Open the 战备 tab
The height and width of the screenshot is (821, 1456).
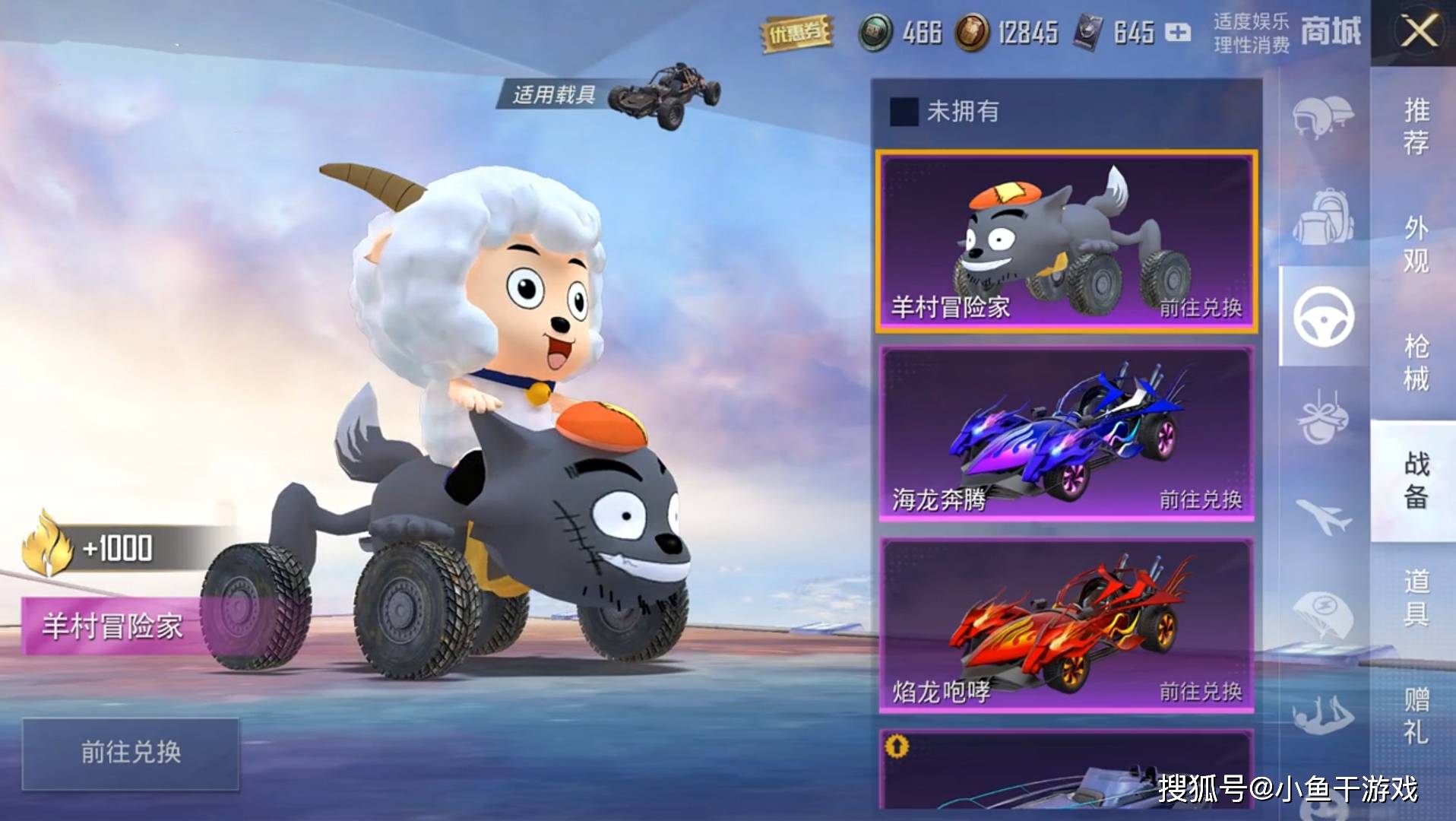(1415, 480)
